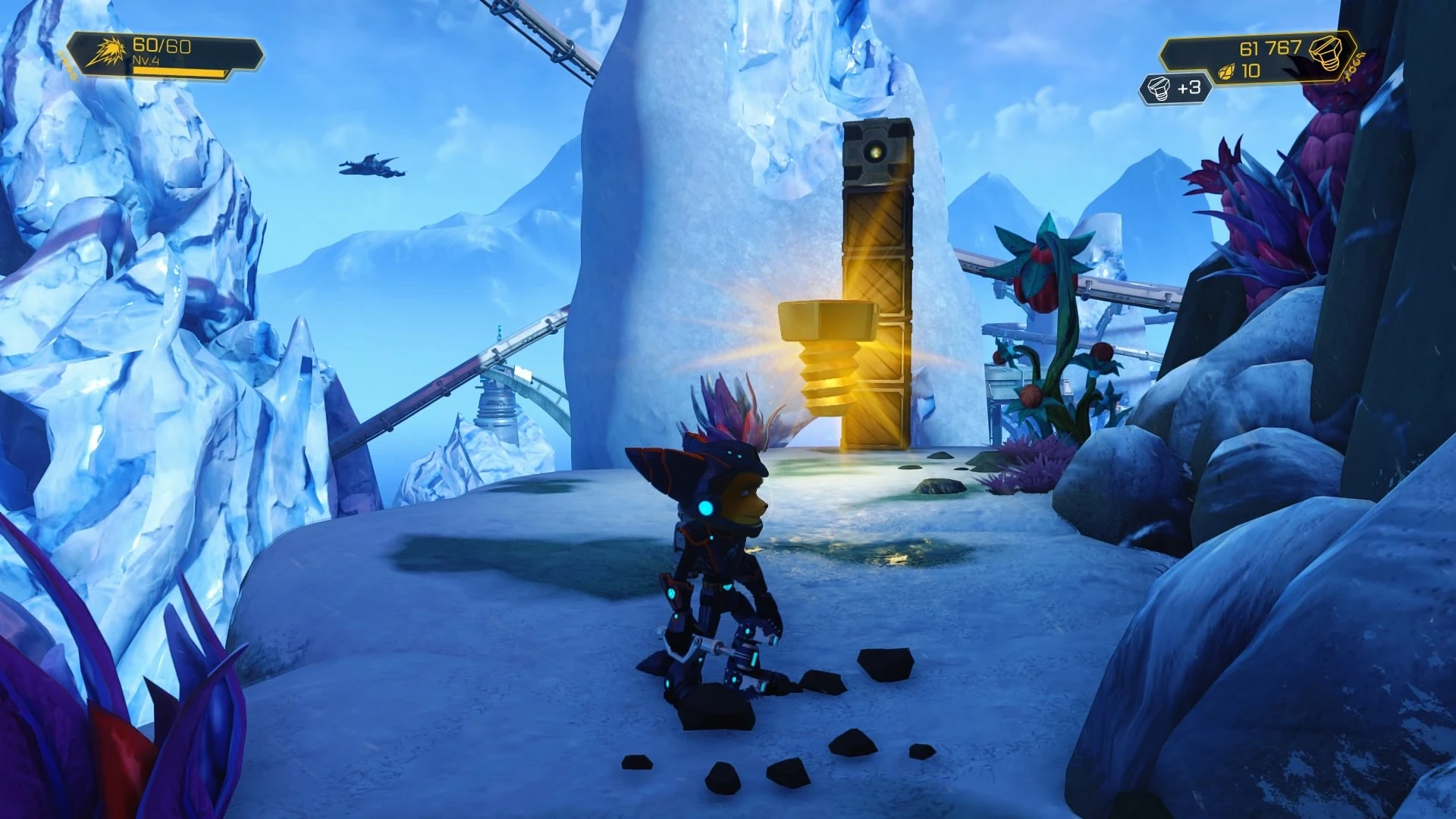Select the Raritanium crystal icon
The width and height of the screenshot is (1456, 819).
[x=1226, y=72]
